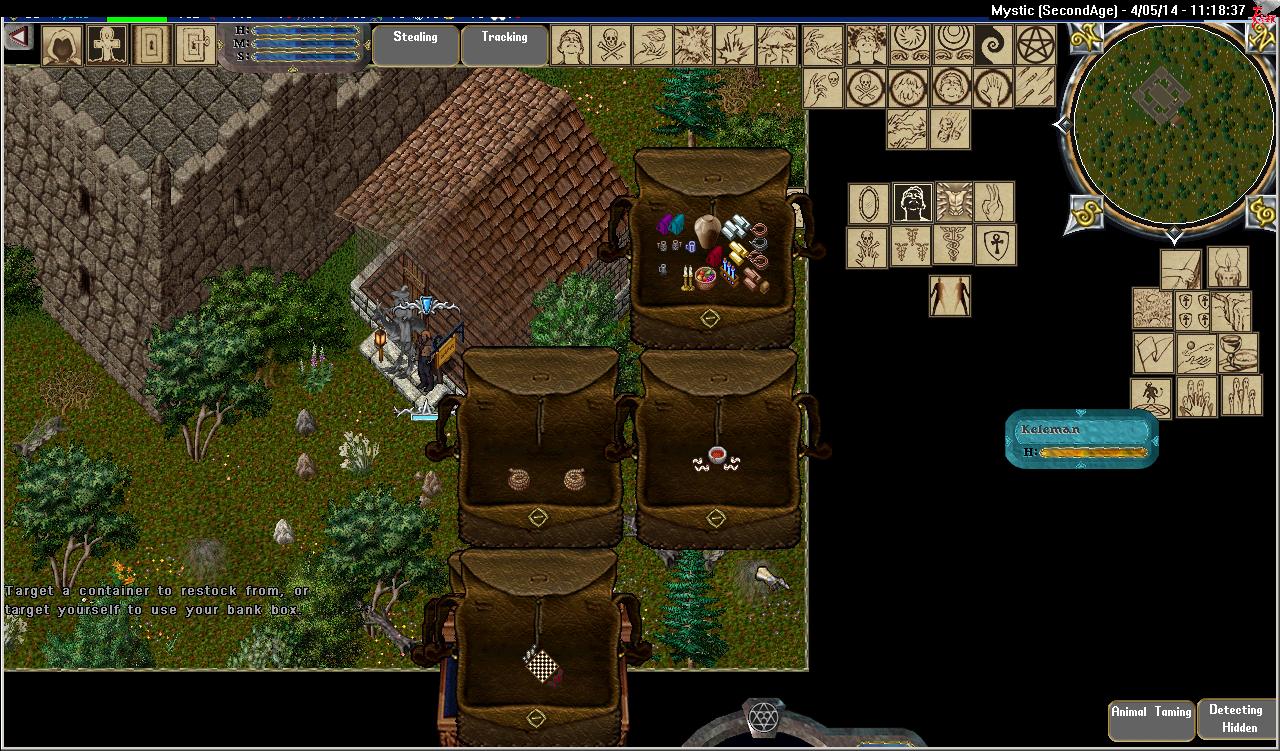Select the Keleman health bar gump
1280x751 pixels.
1082,439
